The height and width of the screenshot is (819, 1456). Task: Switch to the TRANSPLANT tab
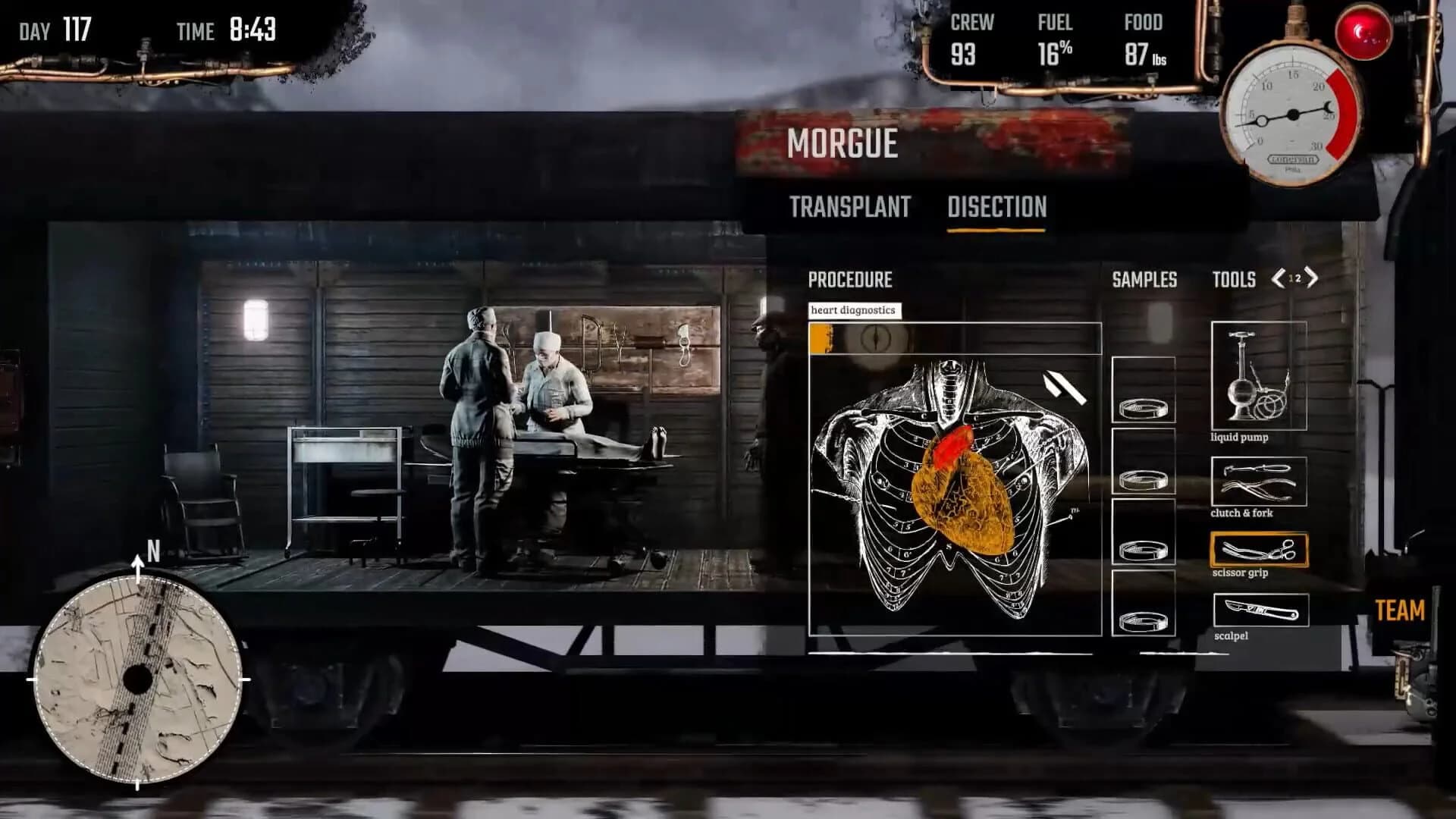[x=850, y=206]
